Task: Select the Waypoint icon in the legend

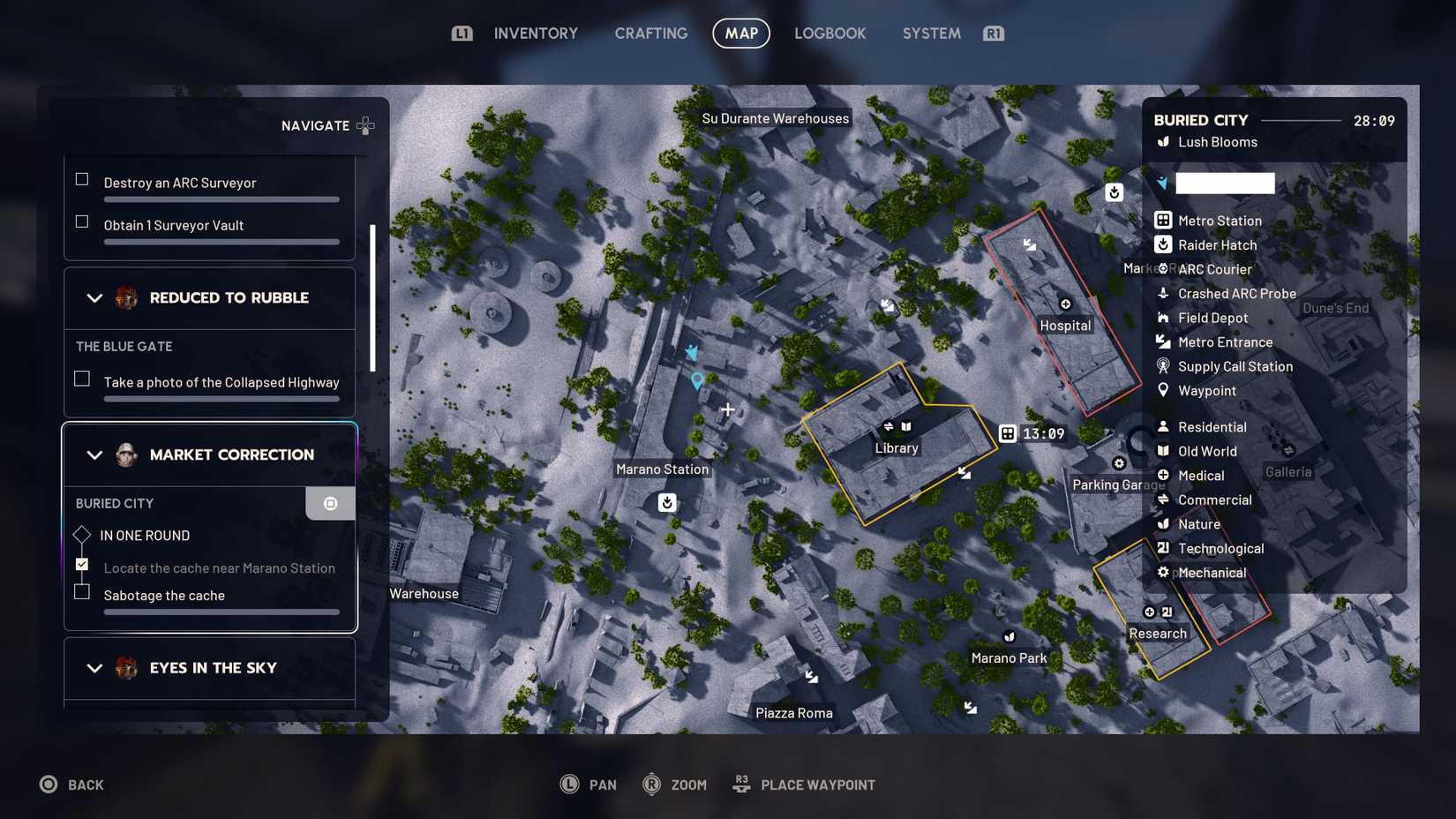Action: tap(1164, 390)
